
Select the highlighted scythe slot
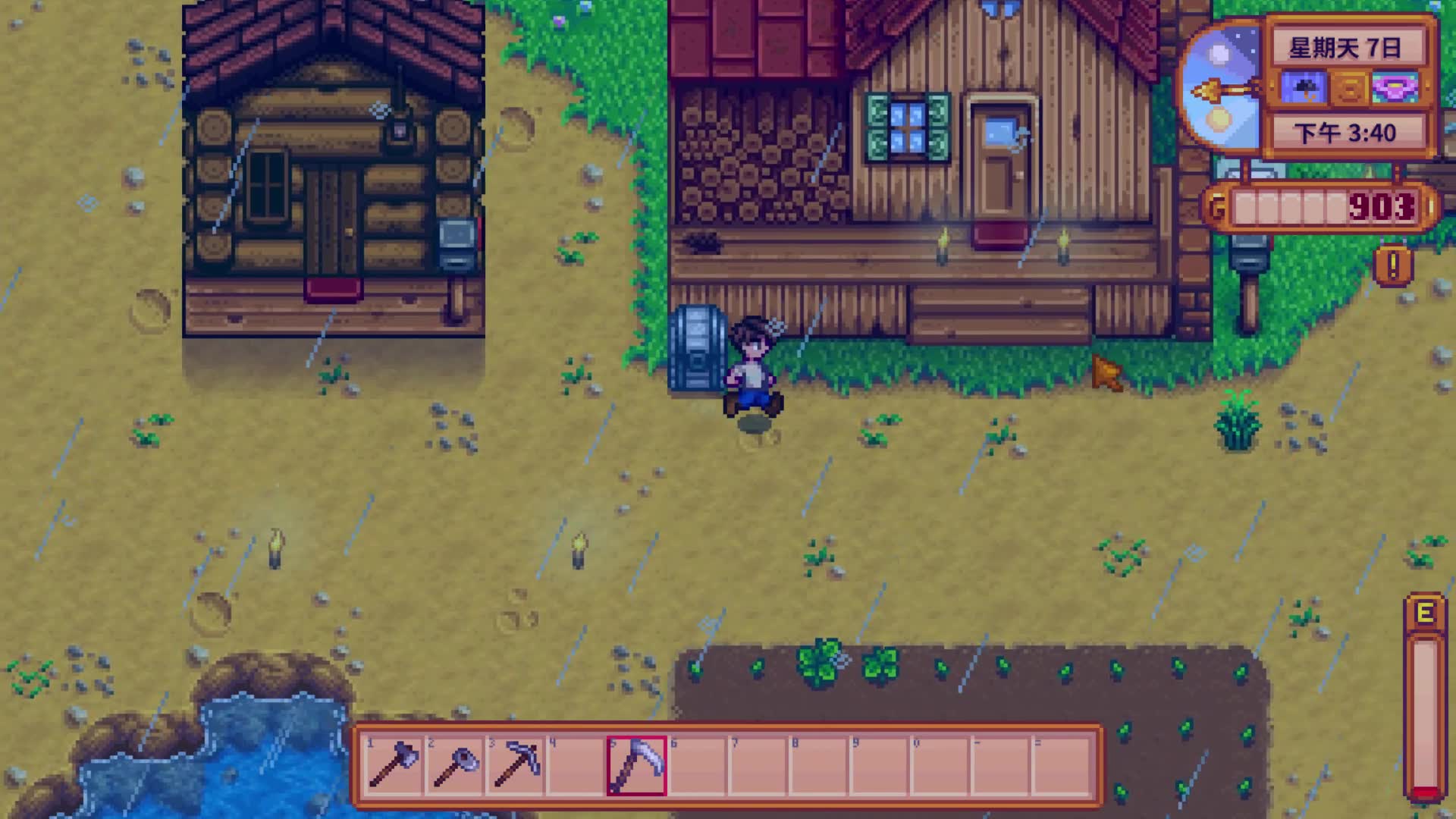(x=636, y=764)
